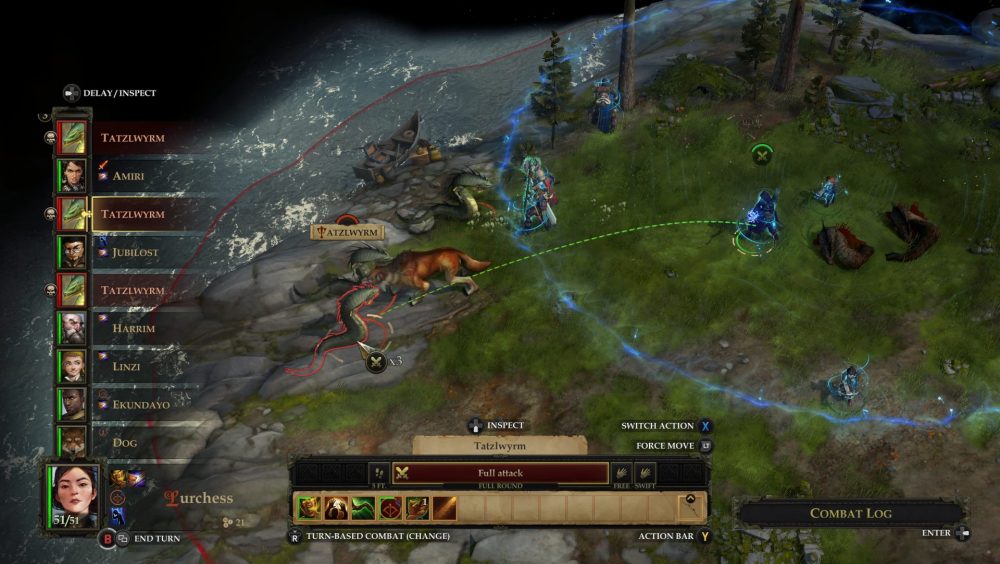The height and width of the screenshot is (564, 1000).
Task: Select Harrim in the initiative list
Action: [72, 327]
